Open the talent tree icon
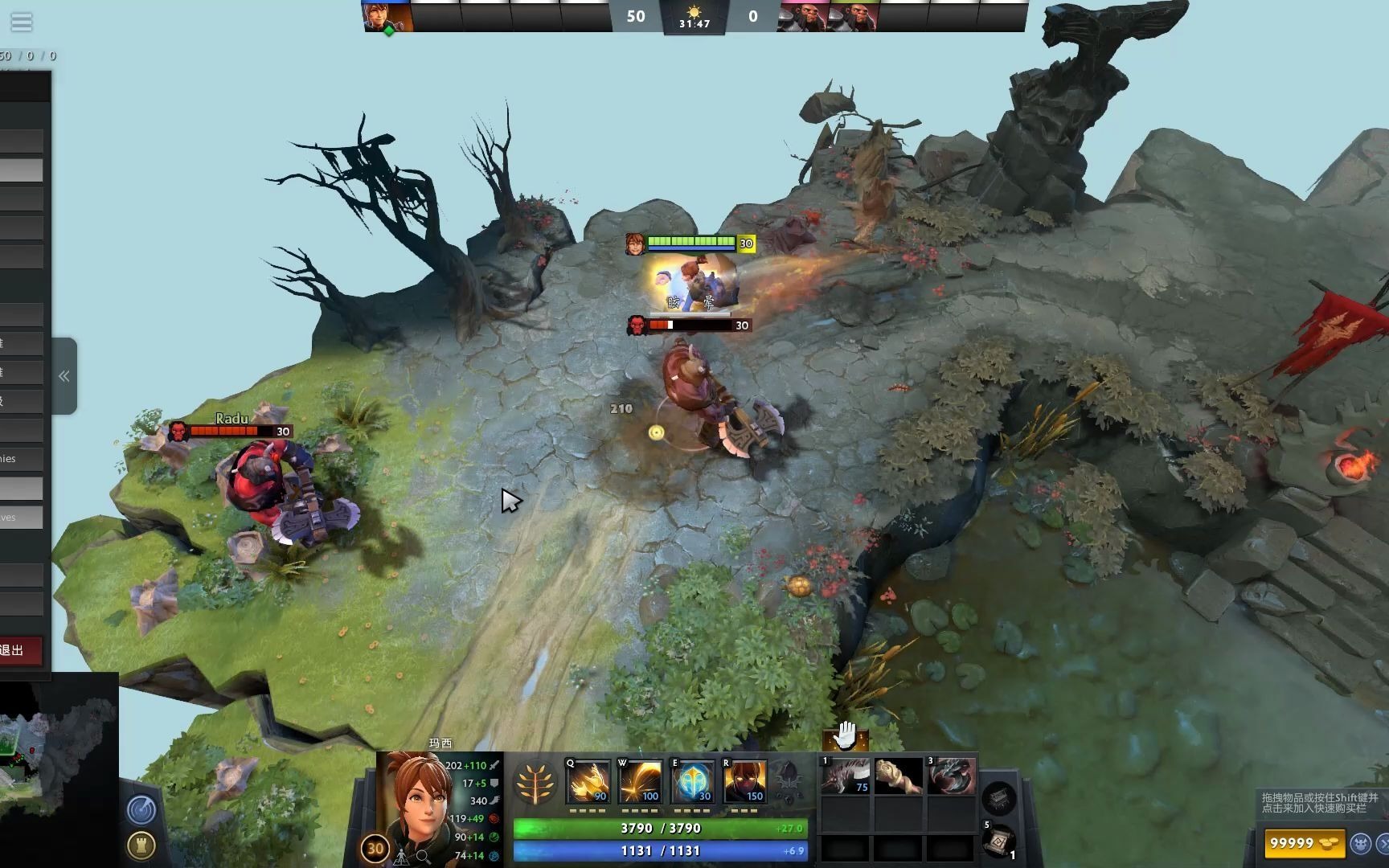Image resolution: width=1389 pixels, height=868 pixels. coord(535,783)
